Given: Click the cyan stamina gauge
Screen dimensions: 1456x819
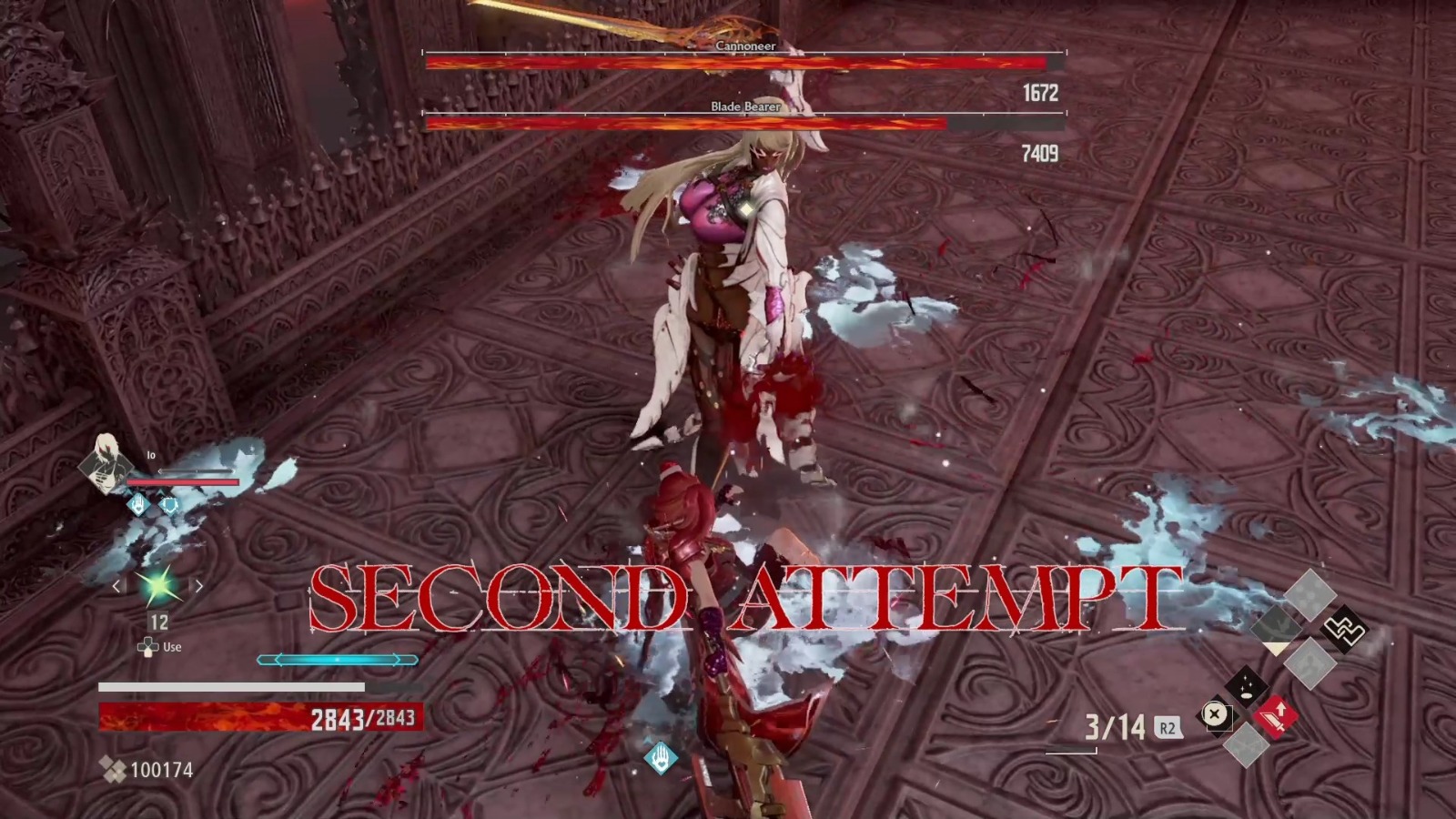Looking at the screenshot, I should click(x=337, y=660).
